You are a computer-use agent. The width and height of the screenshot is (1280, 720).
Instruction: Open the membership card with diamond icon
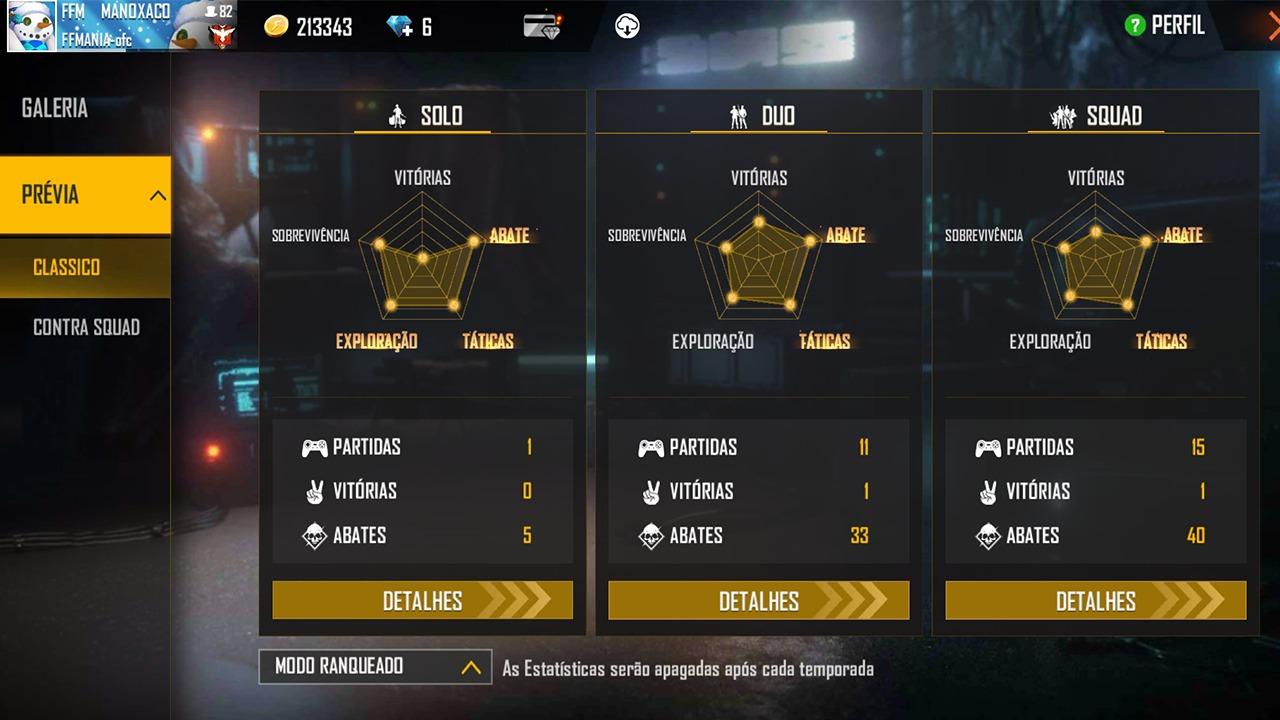coord(541,26)
